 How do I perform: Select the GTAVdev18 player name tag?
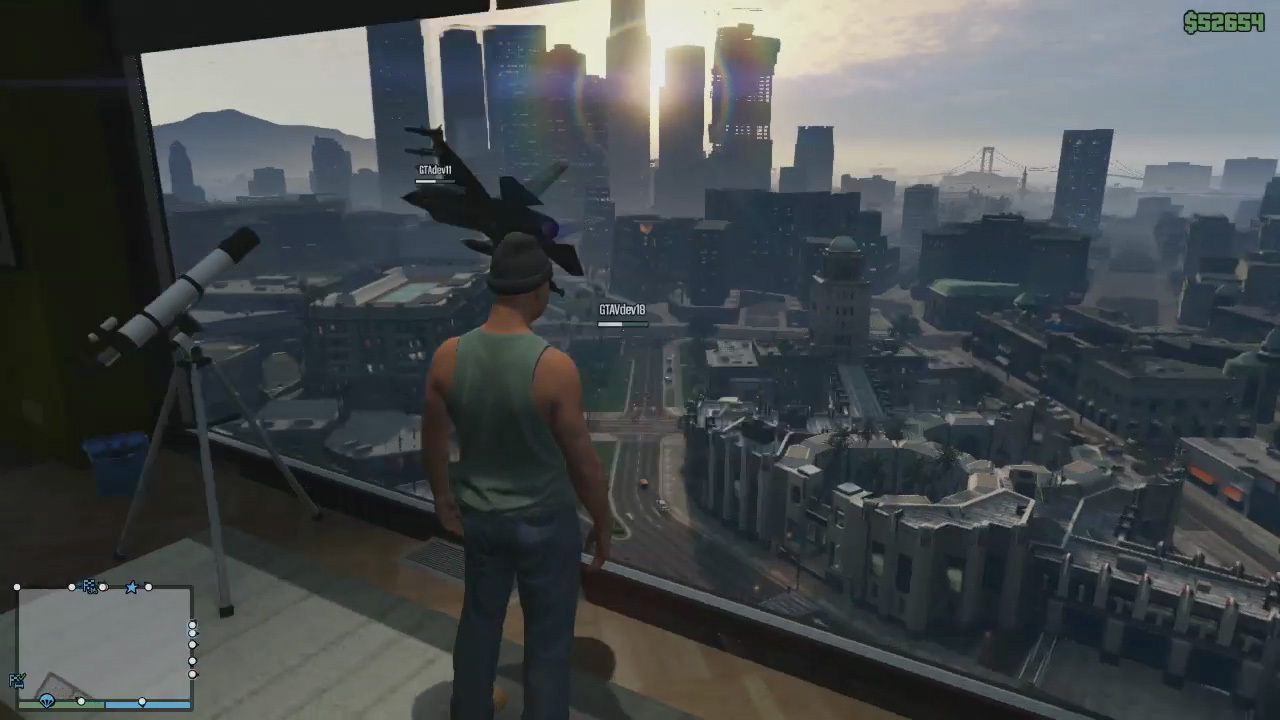pyautogui.click(x=622, y=310)
